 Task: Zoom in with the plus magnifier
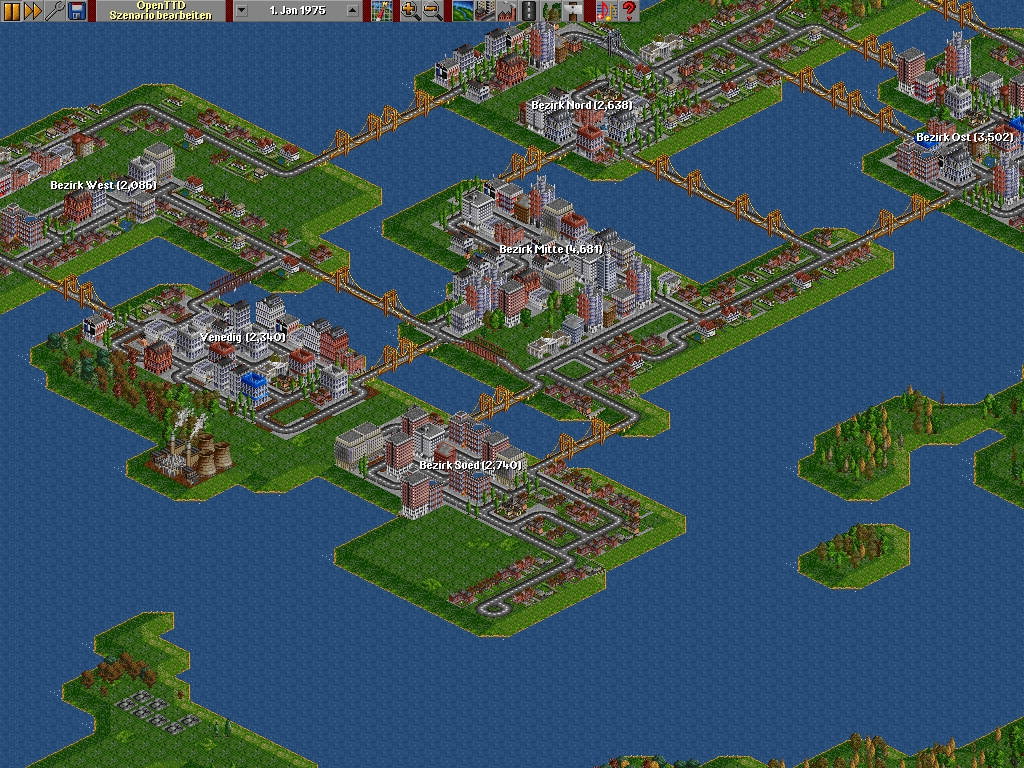[x=410, y=11]
